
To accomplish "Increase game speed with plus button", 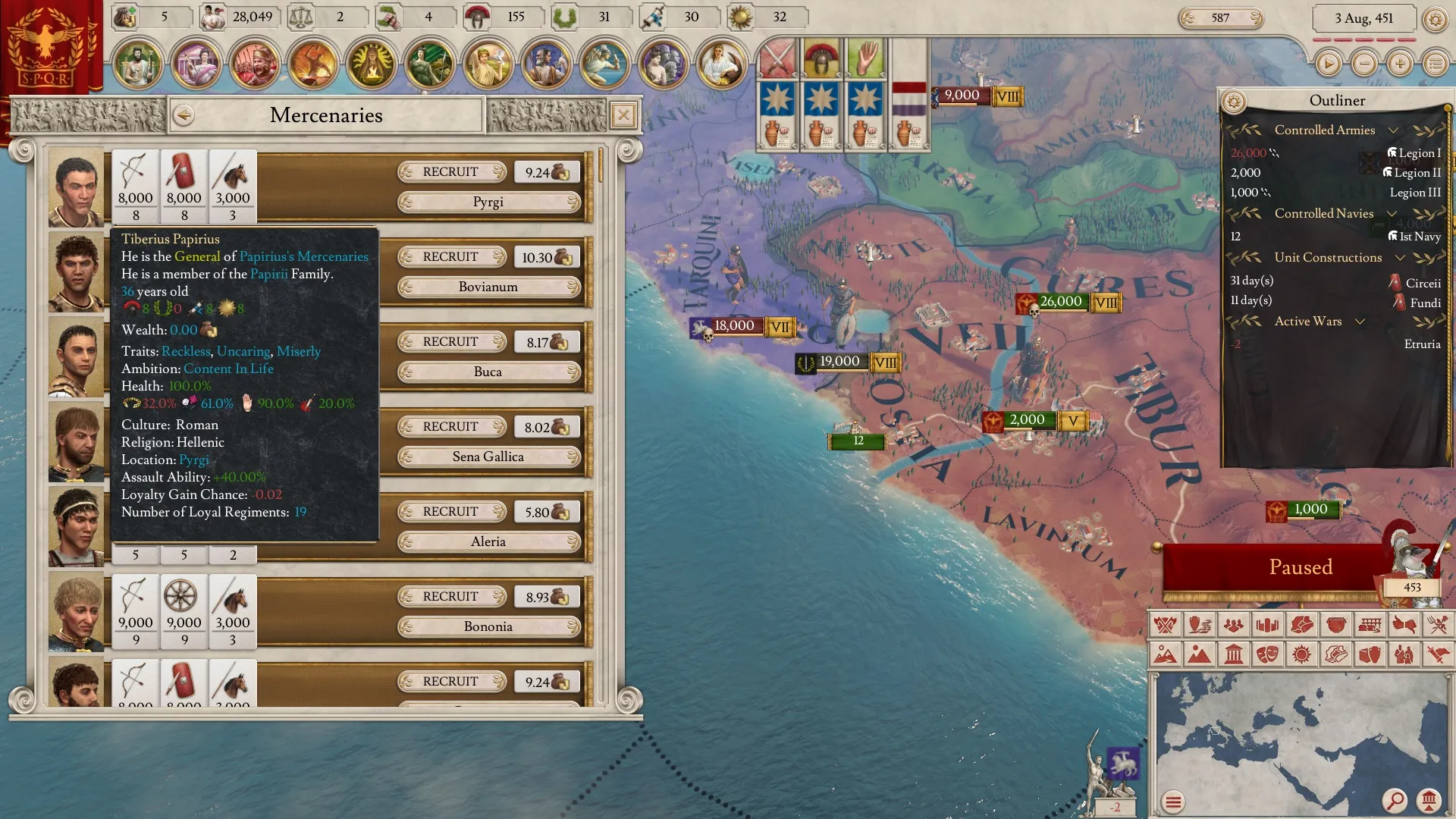I will coord(1399,64).
